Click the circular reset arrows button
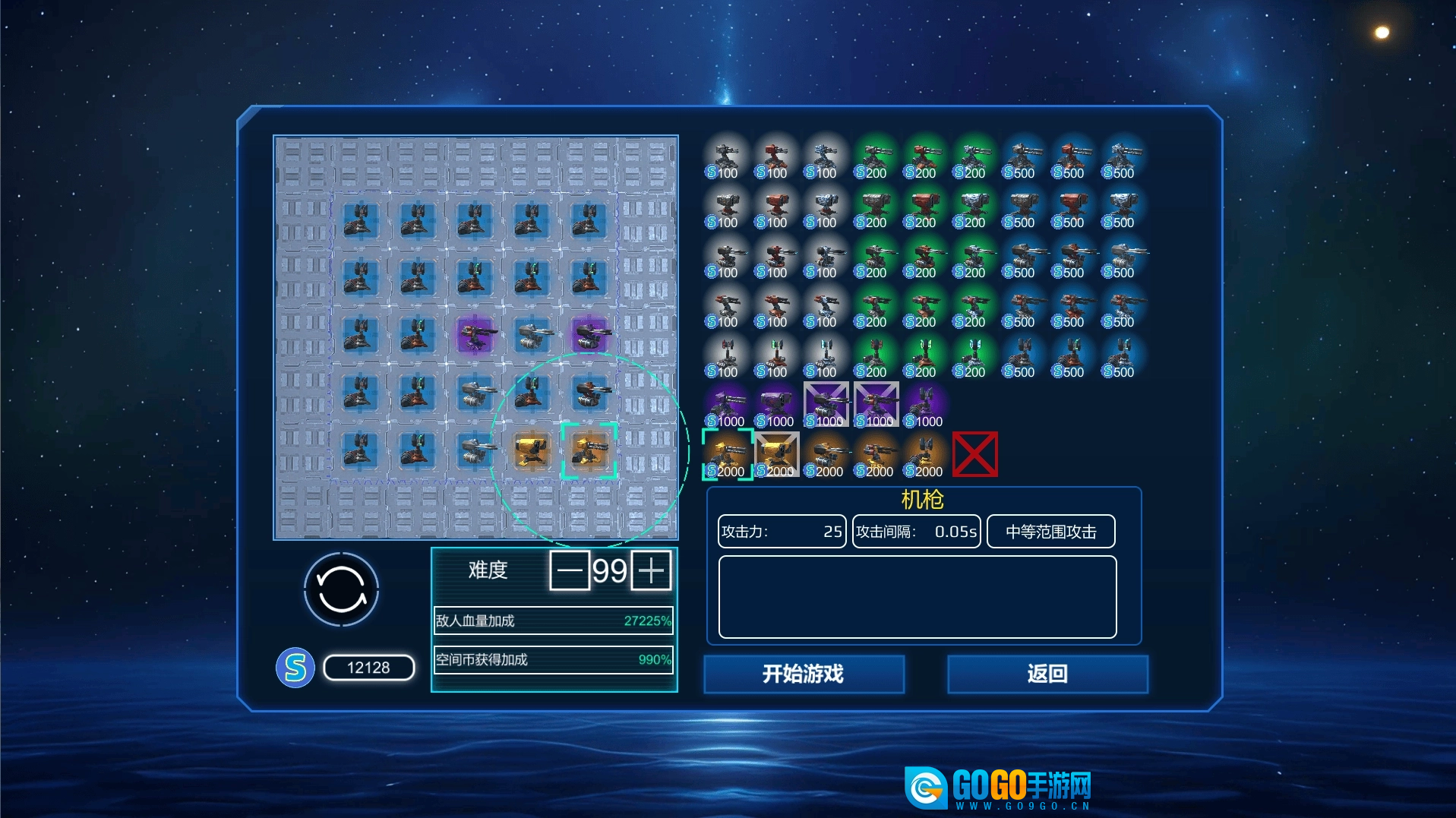The image size is (1456, 818). tap(341, 589)
